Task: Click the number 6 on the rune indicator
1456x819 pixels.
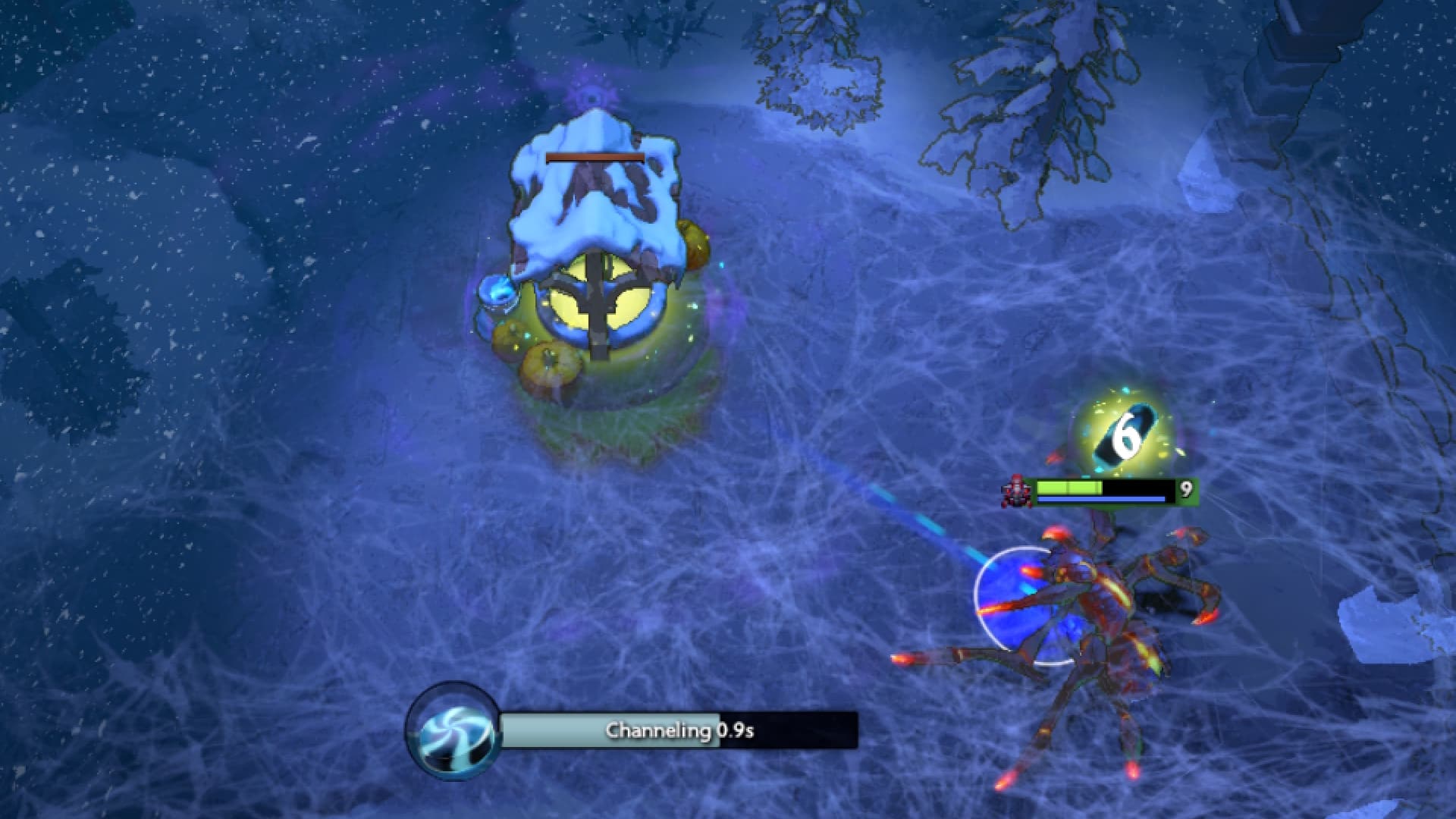Action: tap(1125, 434)
